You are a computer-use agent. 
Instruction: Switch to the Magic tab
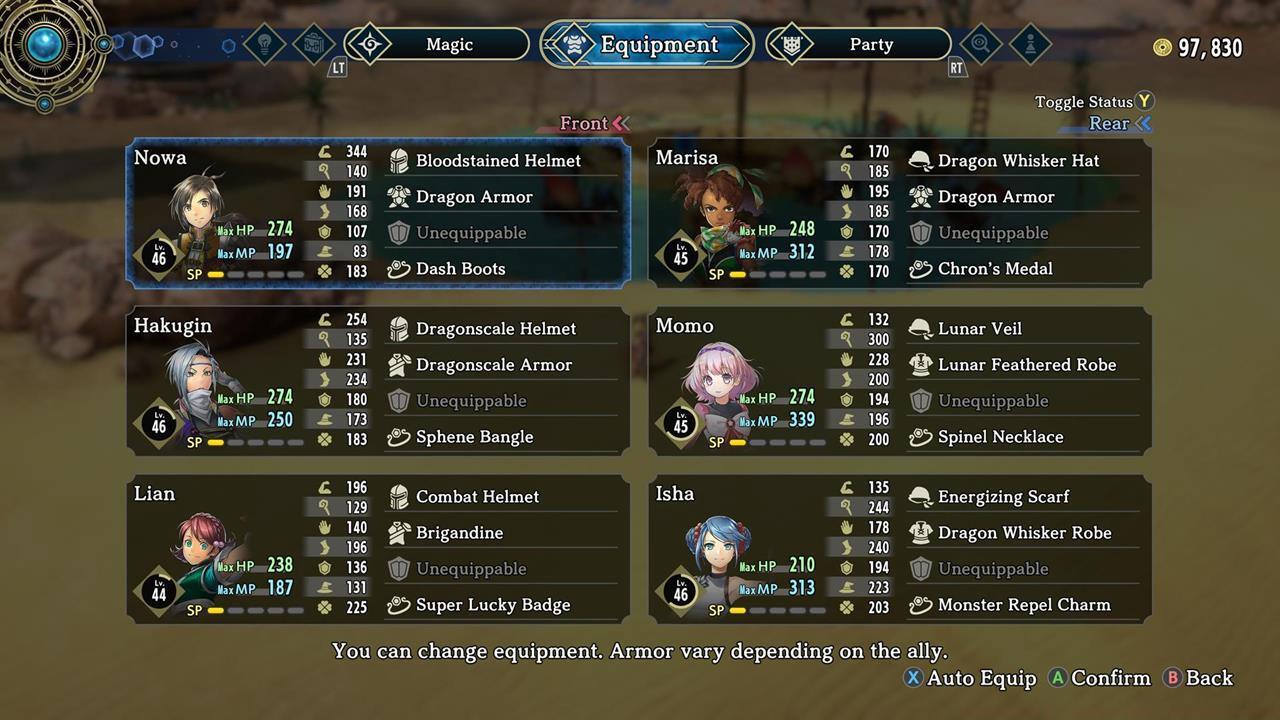click(449, 44)
